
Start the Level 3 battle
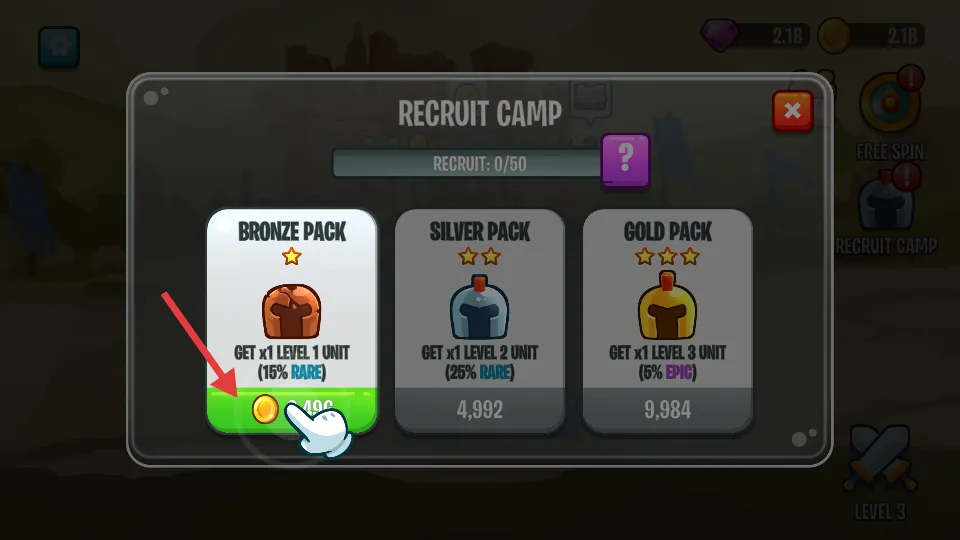880,462
